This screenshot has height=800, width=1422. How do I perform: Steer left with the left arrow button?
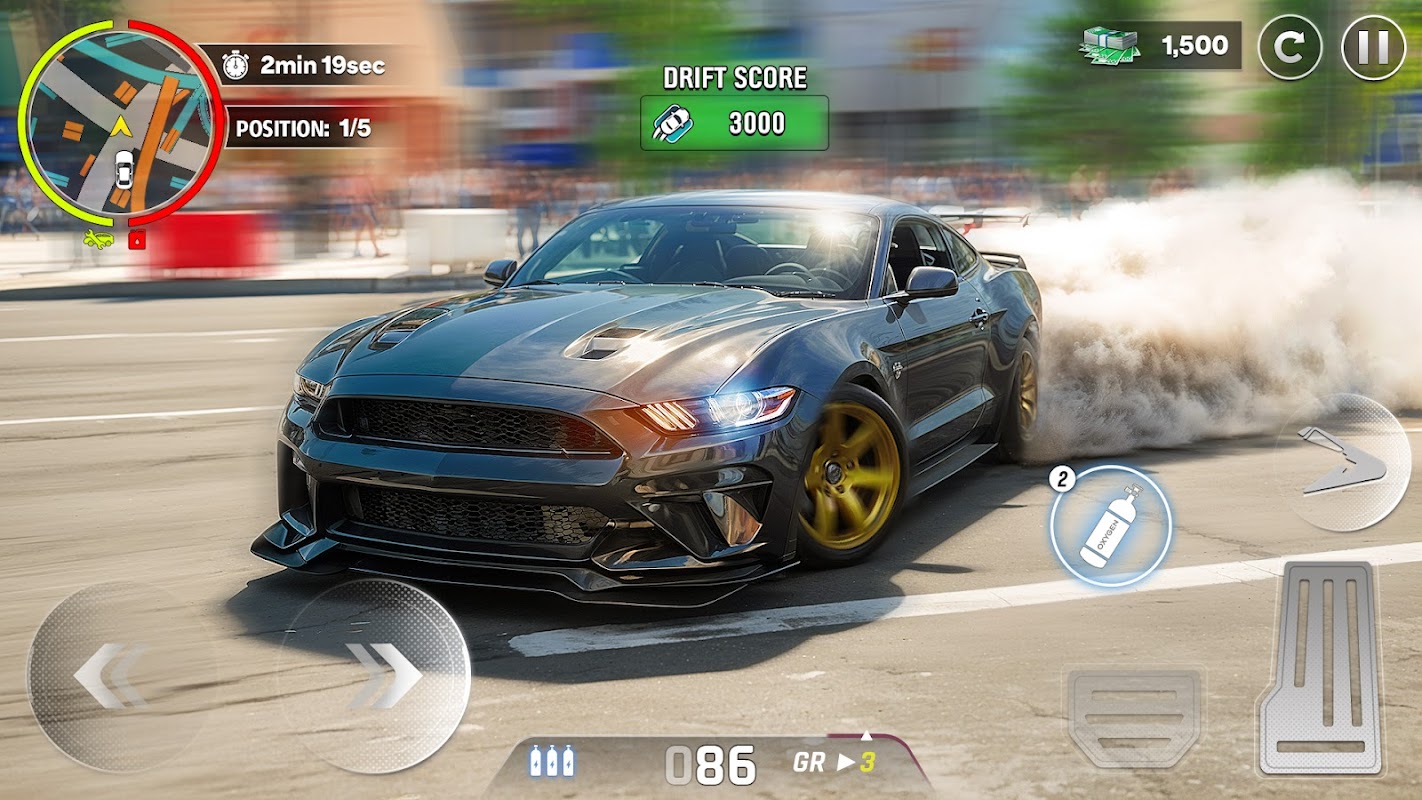pos(111,675)
